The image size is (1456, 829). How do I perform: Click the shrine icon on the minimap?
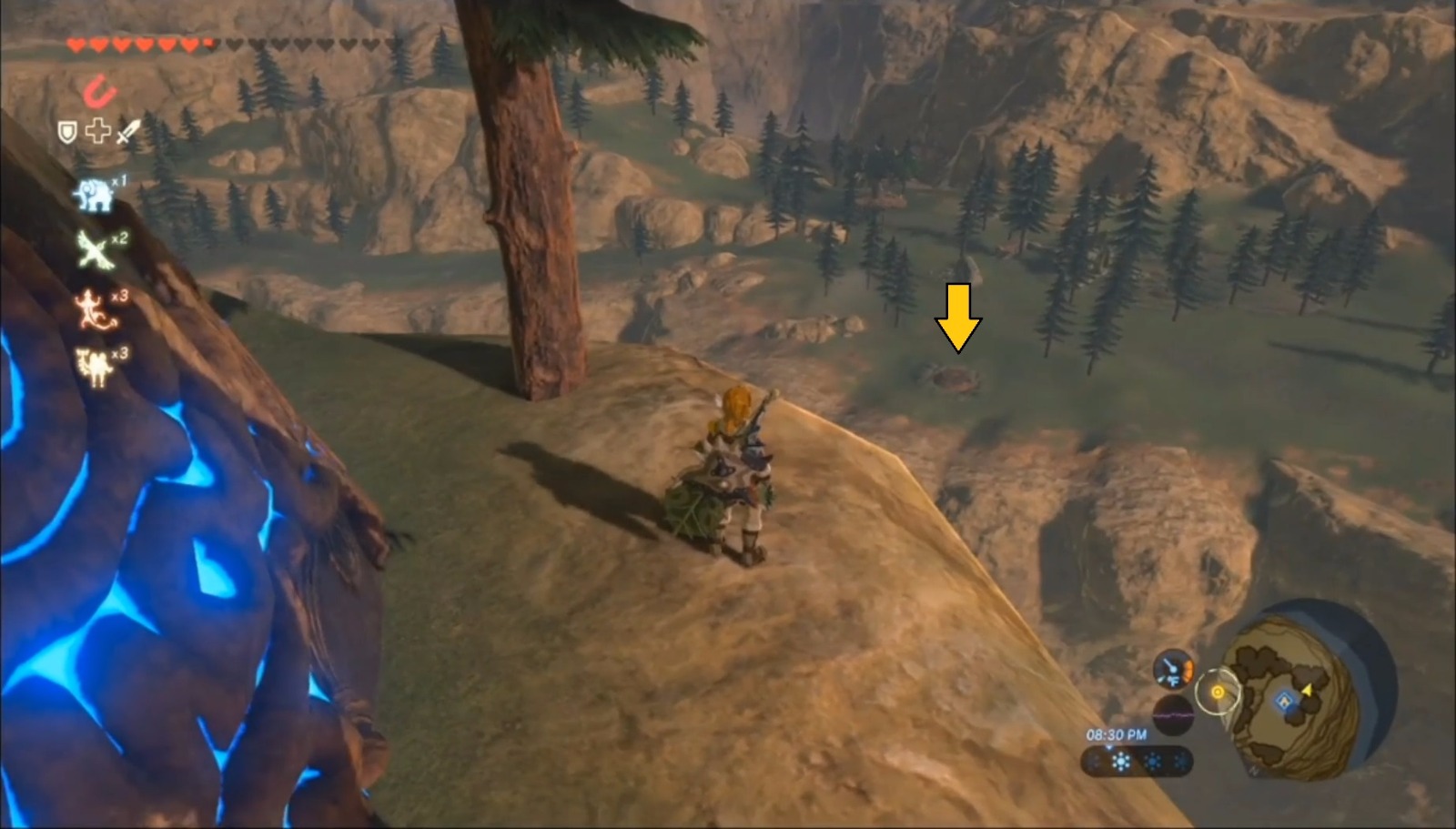(x=1284, y=701)
